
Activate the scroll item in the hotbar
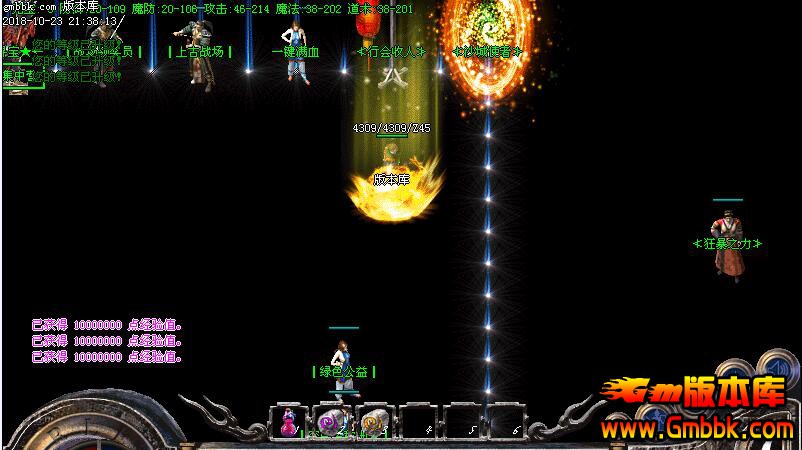[372, 423]
